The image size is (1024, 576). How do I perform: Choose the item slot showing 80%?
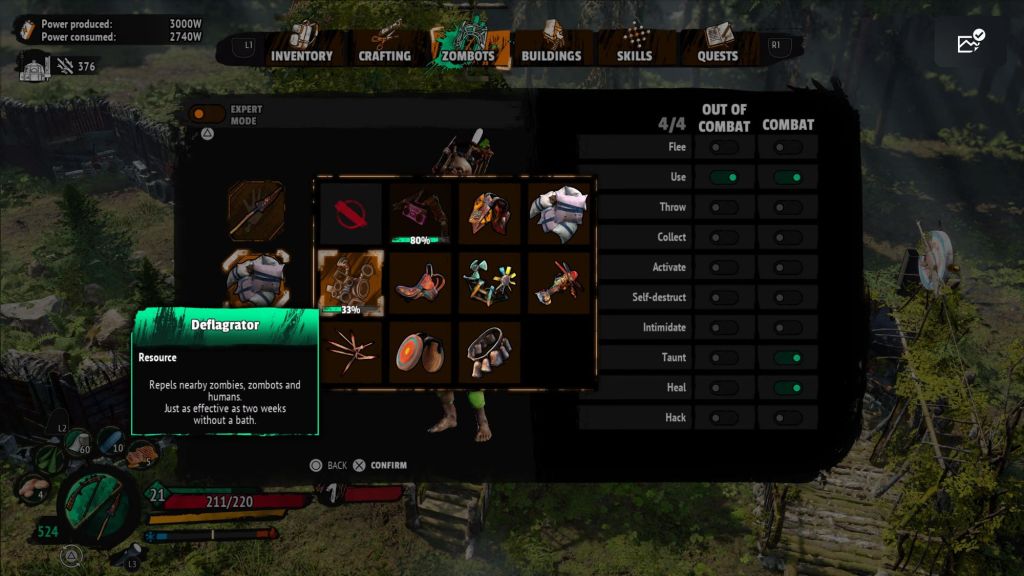[420, 213]
